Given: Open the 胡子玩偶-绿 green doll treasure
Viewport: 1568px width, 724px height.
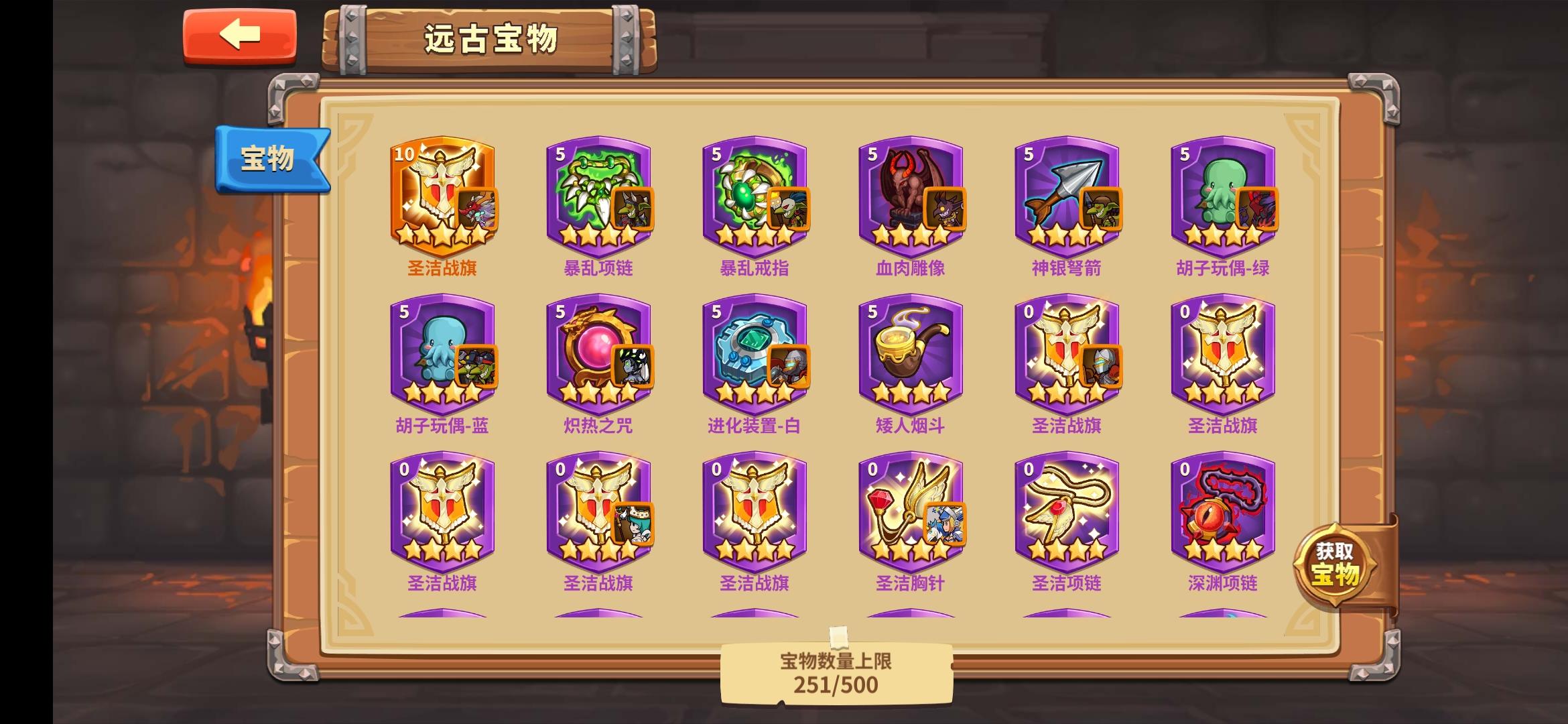Looking at the screenshot, I should 1218,194.
